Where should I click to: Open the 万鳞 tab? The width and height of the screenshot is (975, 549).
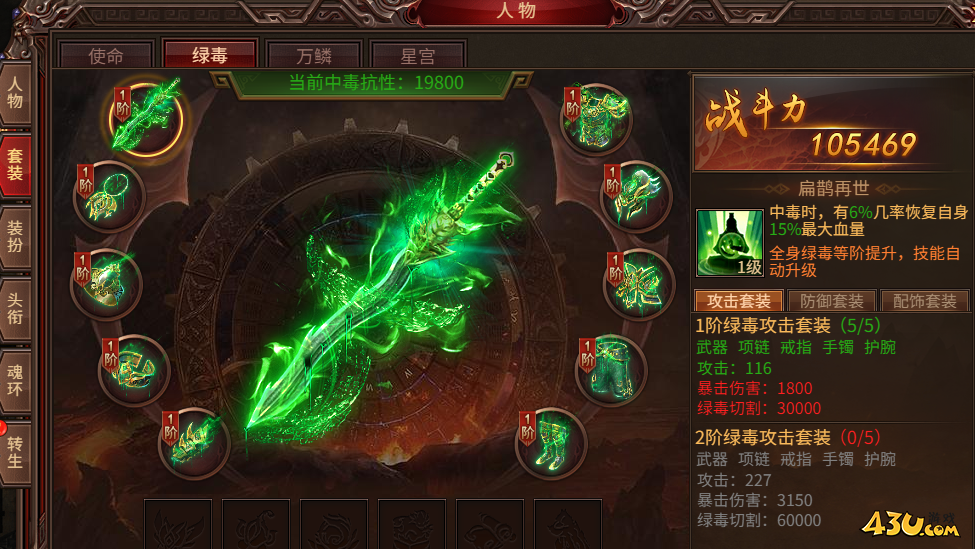point(314,55)
